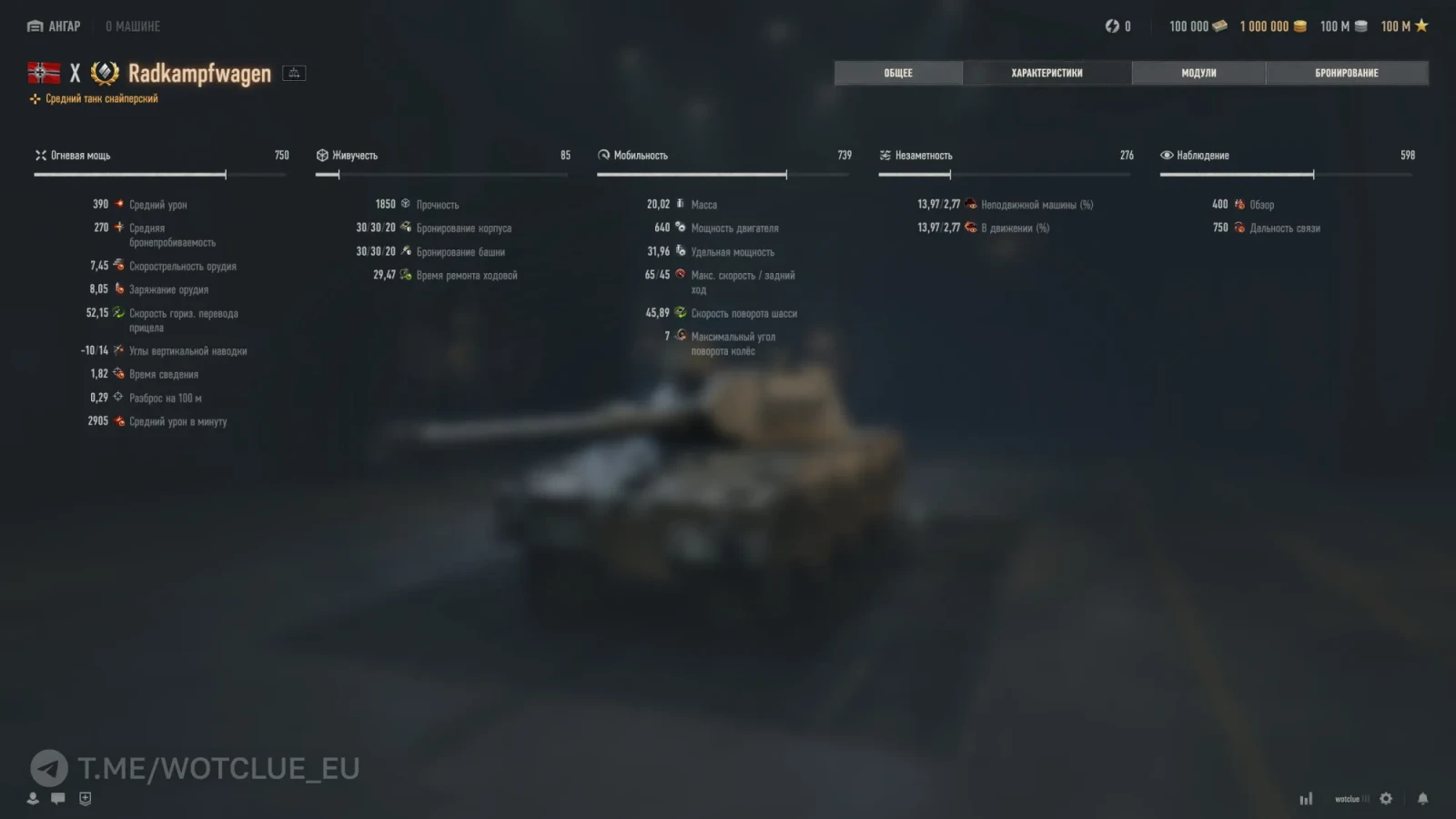Open the chat messages icon bottom left

click(x=59, y=799)
